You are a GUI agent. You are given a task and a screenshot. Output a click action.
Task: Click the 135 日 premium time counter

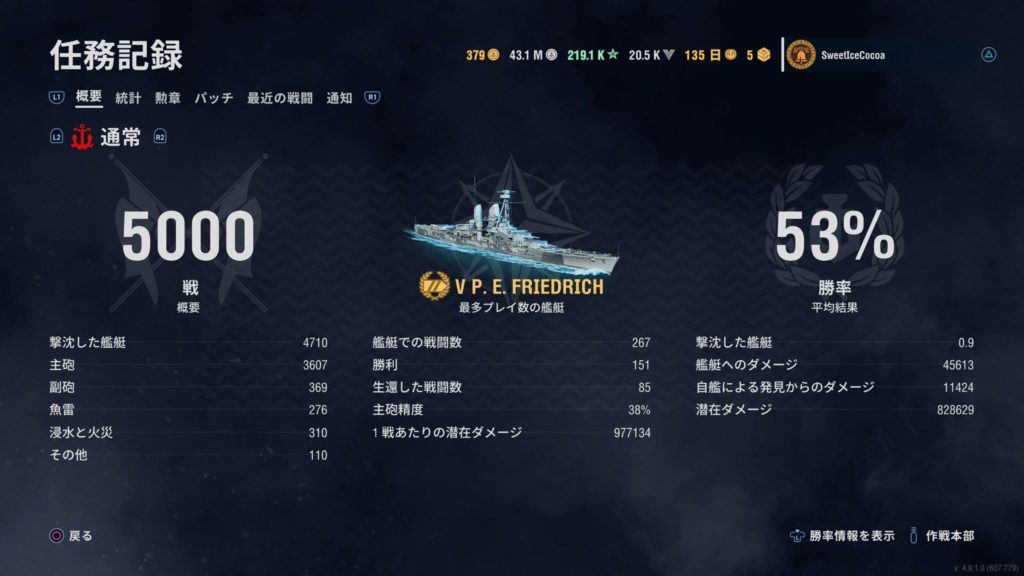point(709,55)
